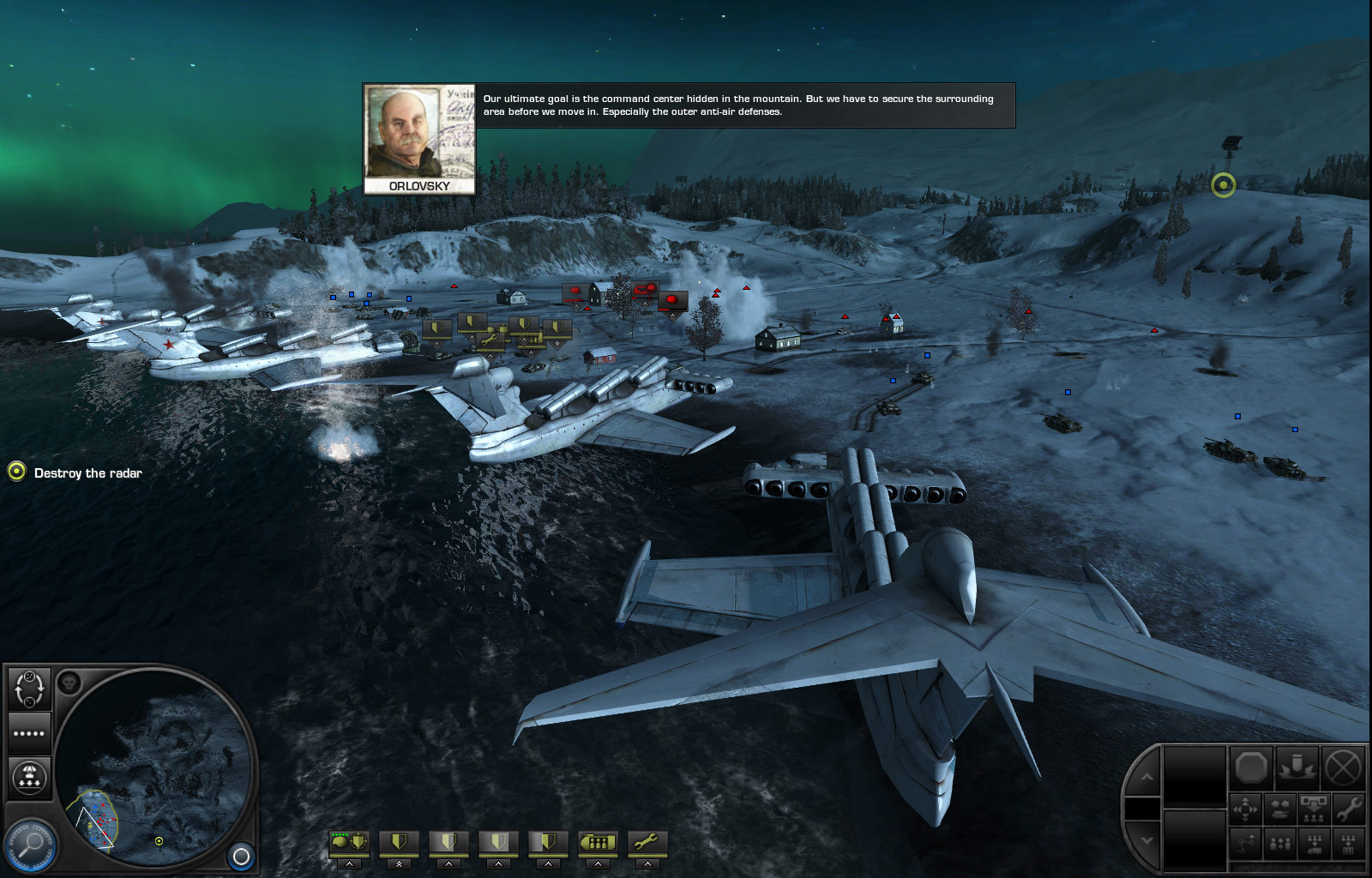Click the paratrooper reinforcements icon

click(x=30, y=776)
